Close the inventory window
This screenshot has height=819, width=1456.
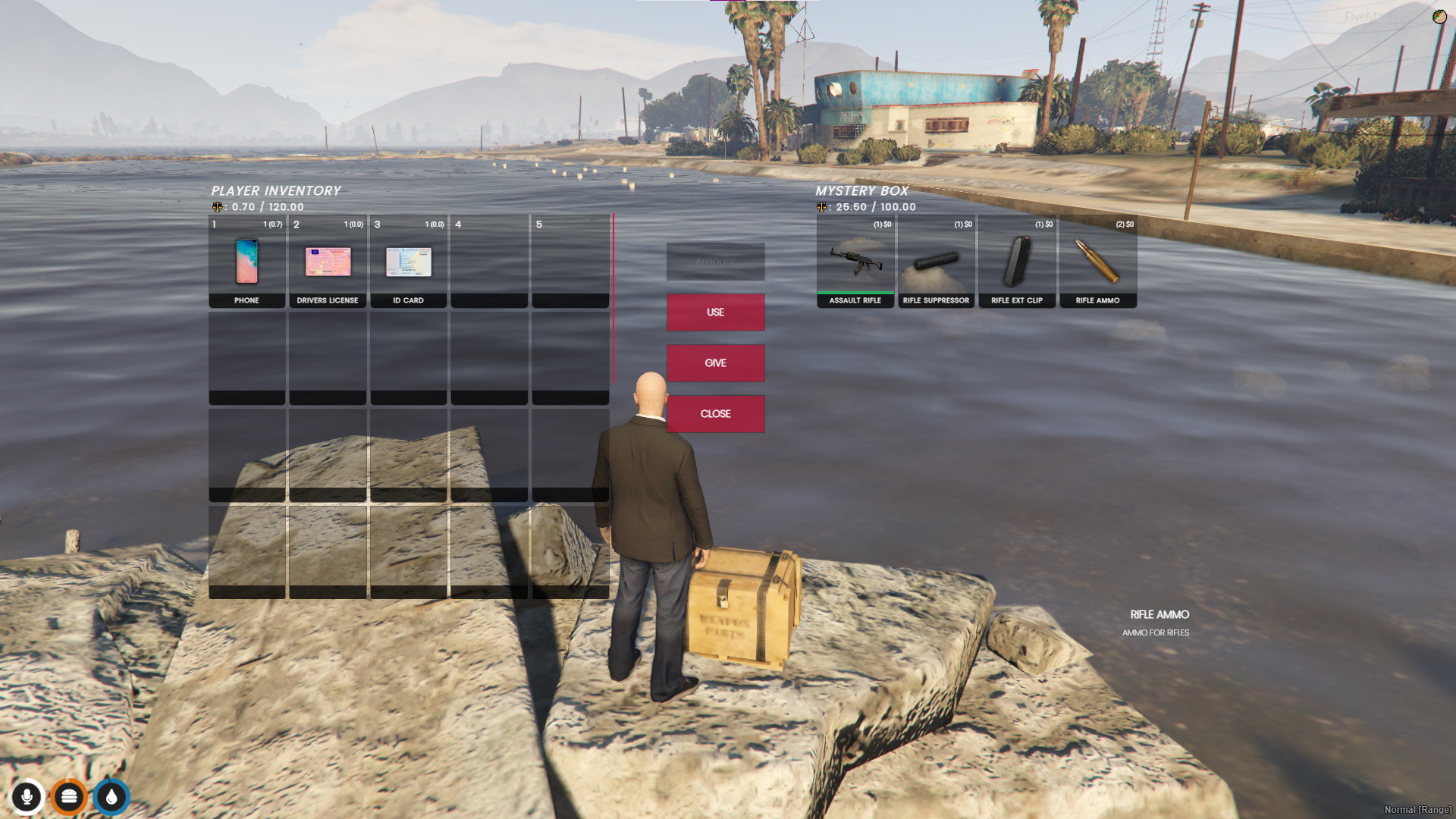coord(715,414)
